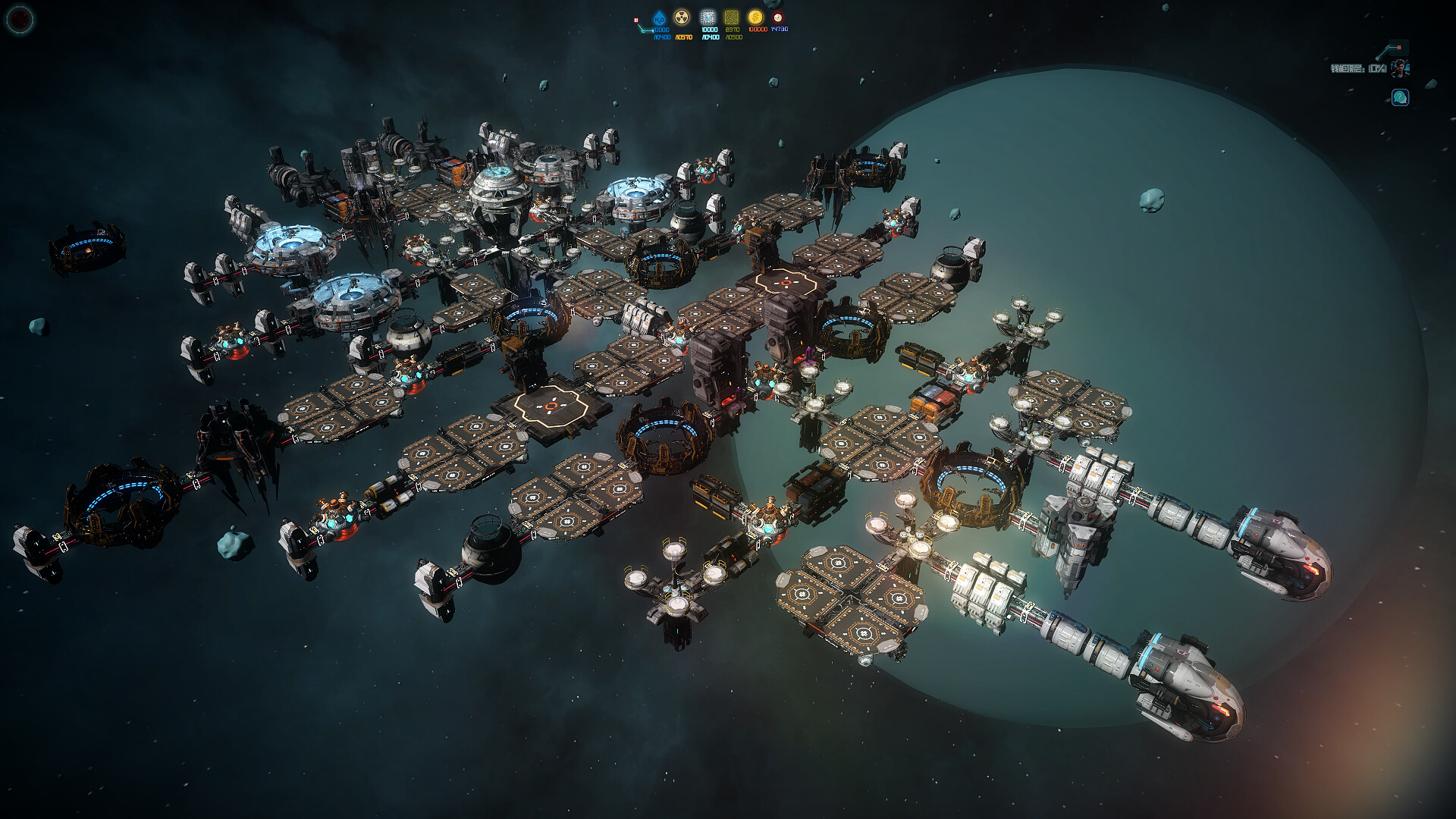Click the gold dollar coin icon

(755, 17)
